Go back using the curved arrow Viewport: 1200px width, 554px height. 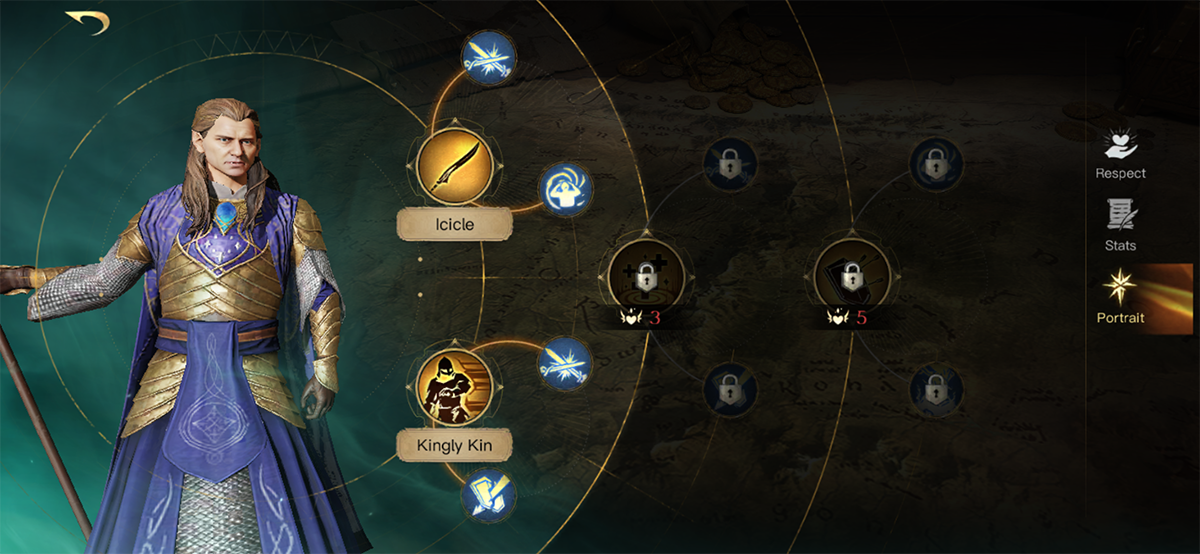(87, 22)
